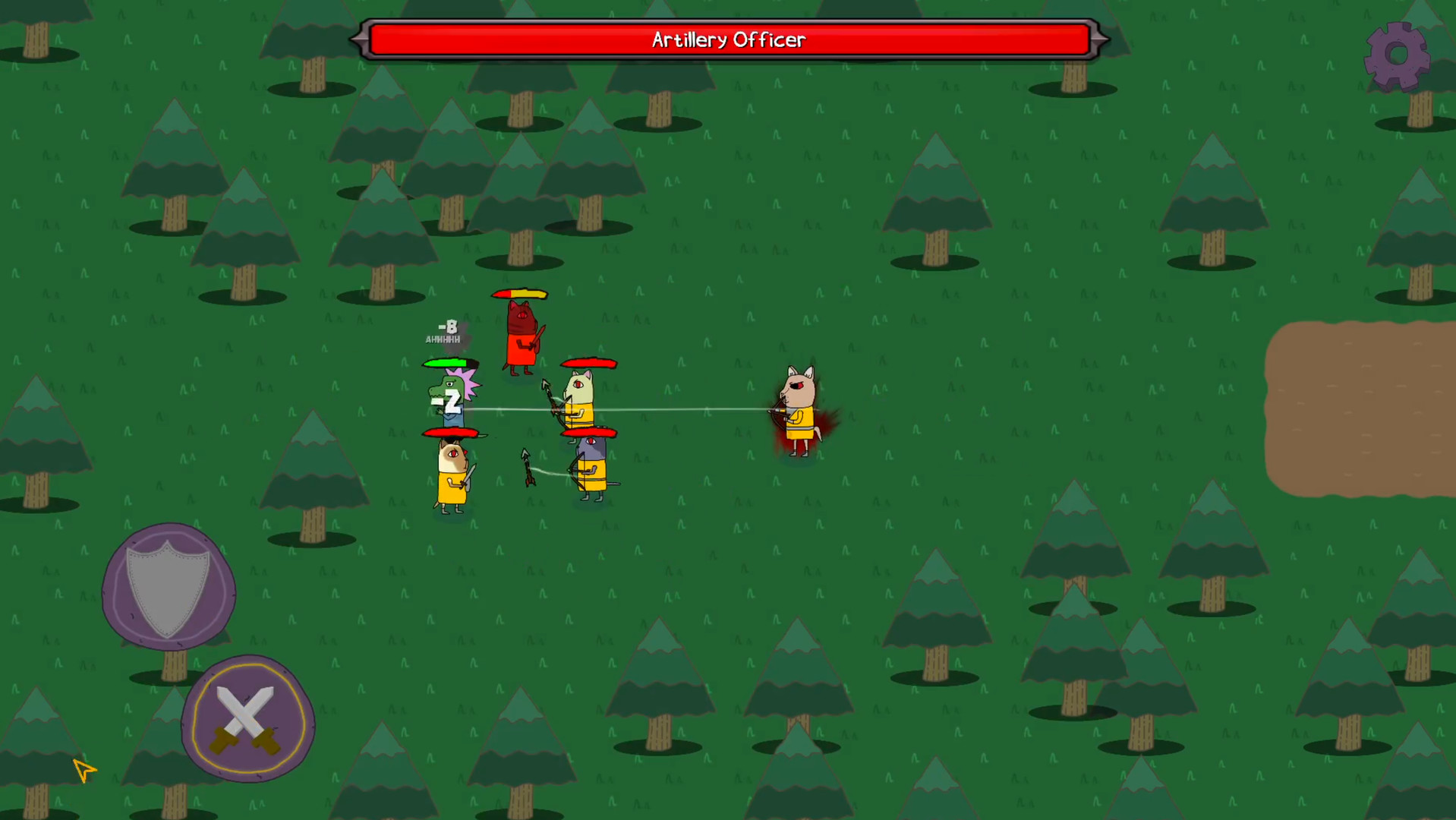The image size is (1456, 820).
Task: Click the Artillery Officer boss health bar
Action: point(727,39)
